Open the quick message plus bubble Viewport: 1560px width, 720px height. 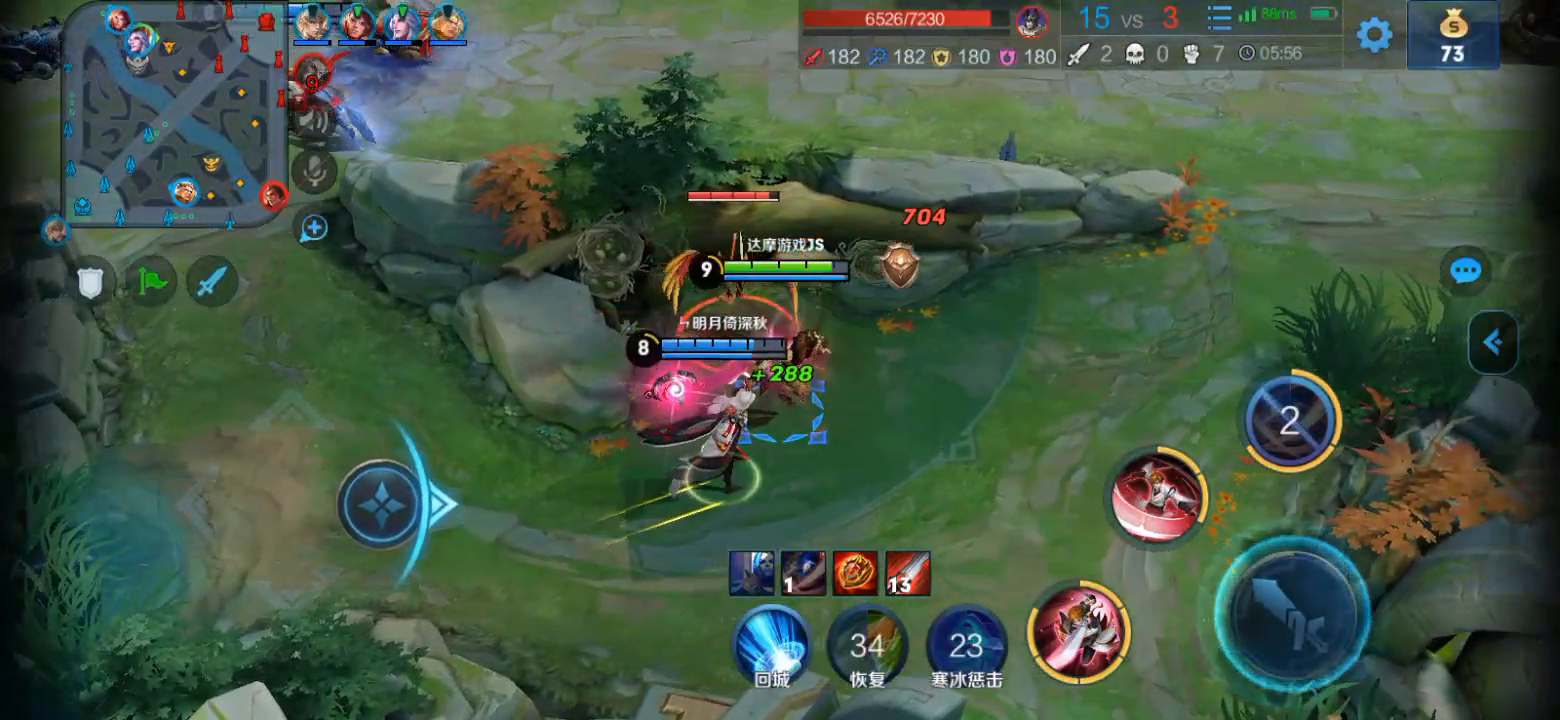coord(314,229)
